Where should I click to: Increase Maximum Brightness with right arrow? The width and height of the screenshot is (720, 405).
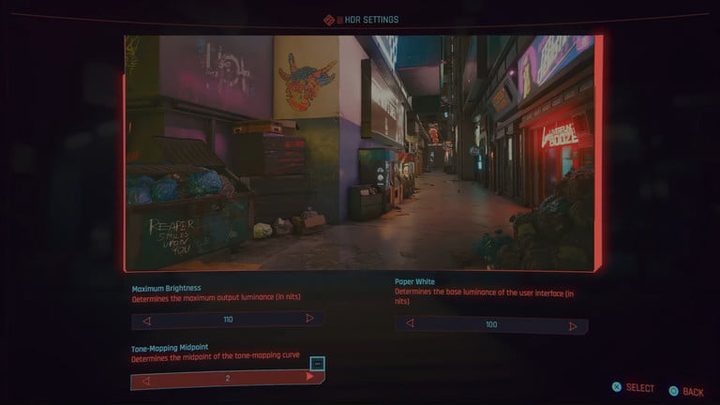309,319
